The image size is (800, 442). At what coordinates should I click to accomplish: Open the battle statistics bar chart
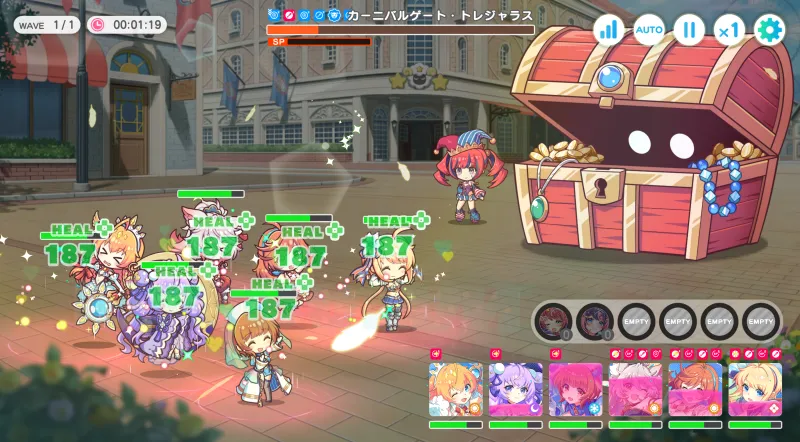608,29
